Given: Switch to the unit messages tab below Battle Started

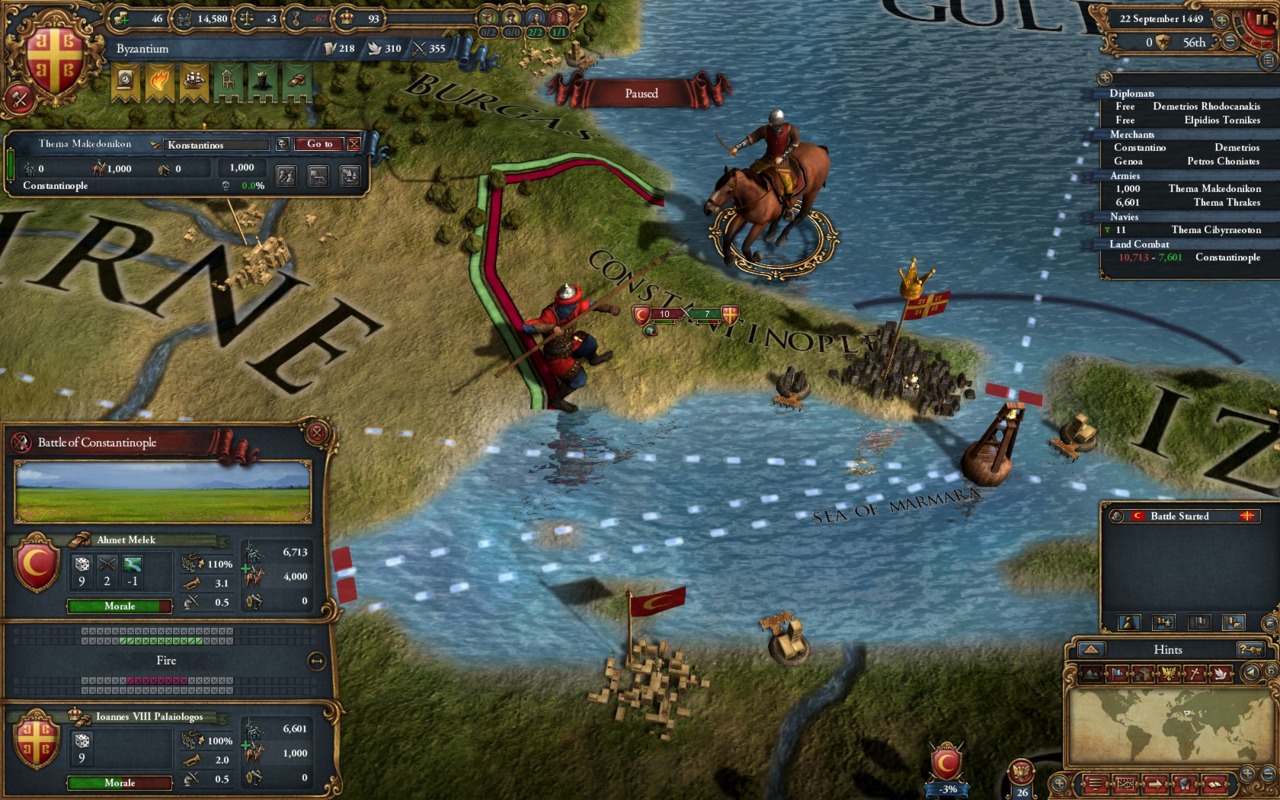Looking at the screenshot, I should pyautogui.click(x=1129, y=623).
